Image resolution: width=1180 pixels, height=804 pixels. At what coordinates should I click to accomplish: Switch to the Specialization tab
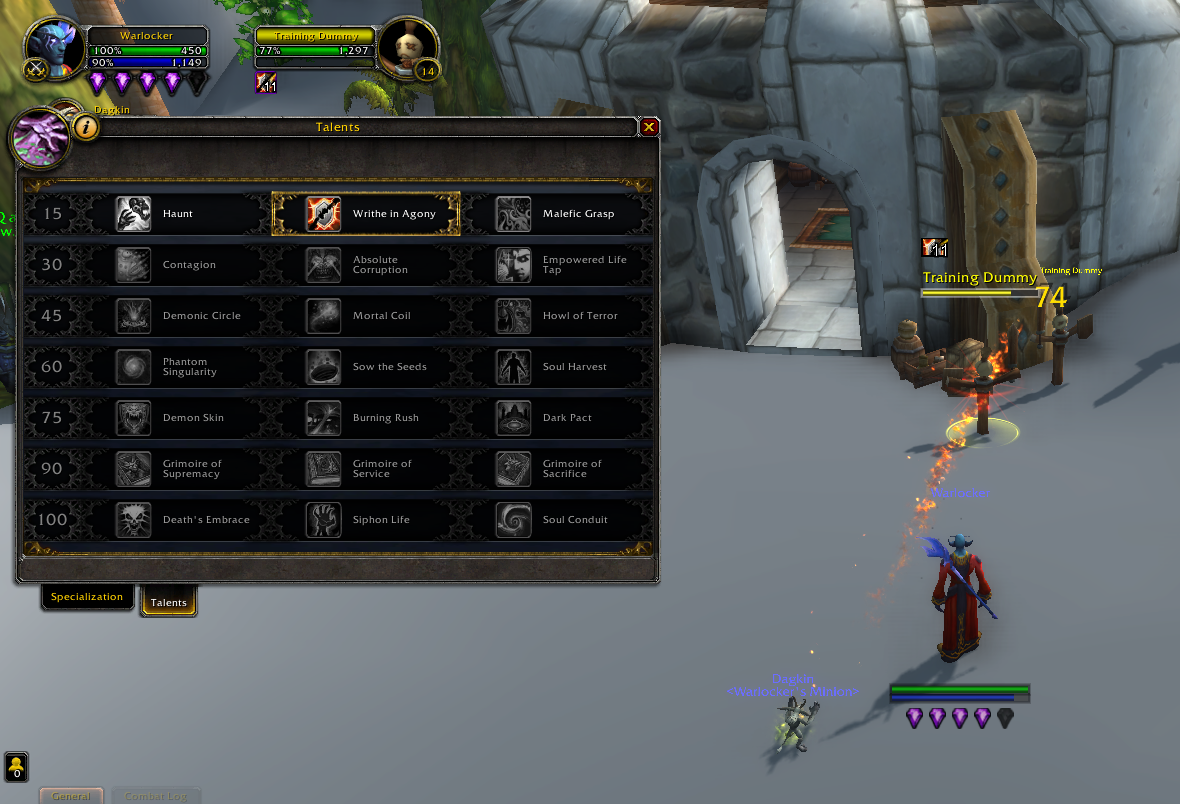(87, 597)
